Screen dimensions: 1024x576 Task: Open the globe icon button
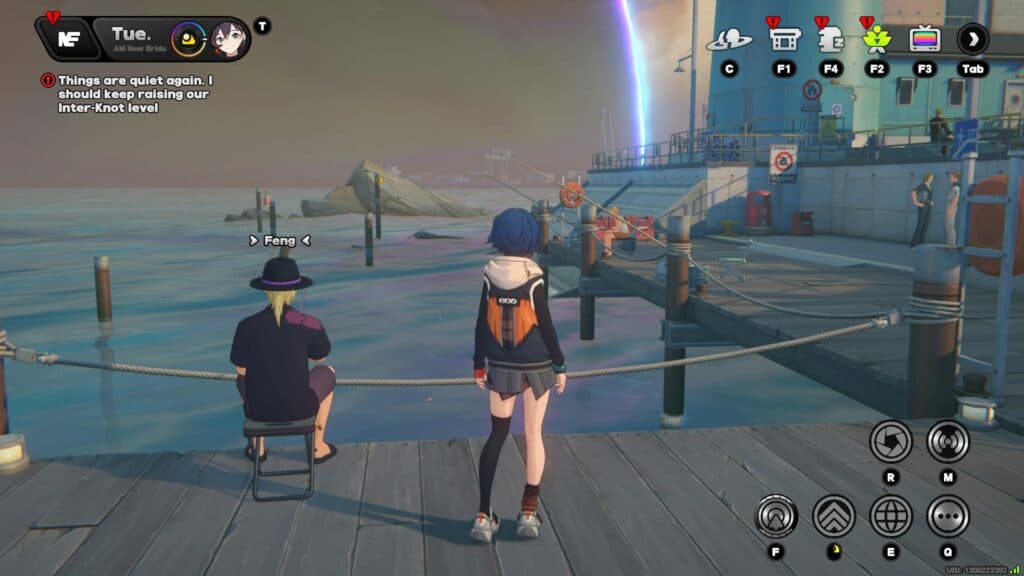click(890, 516)
